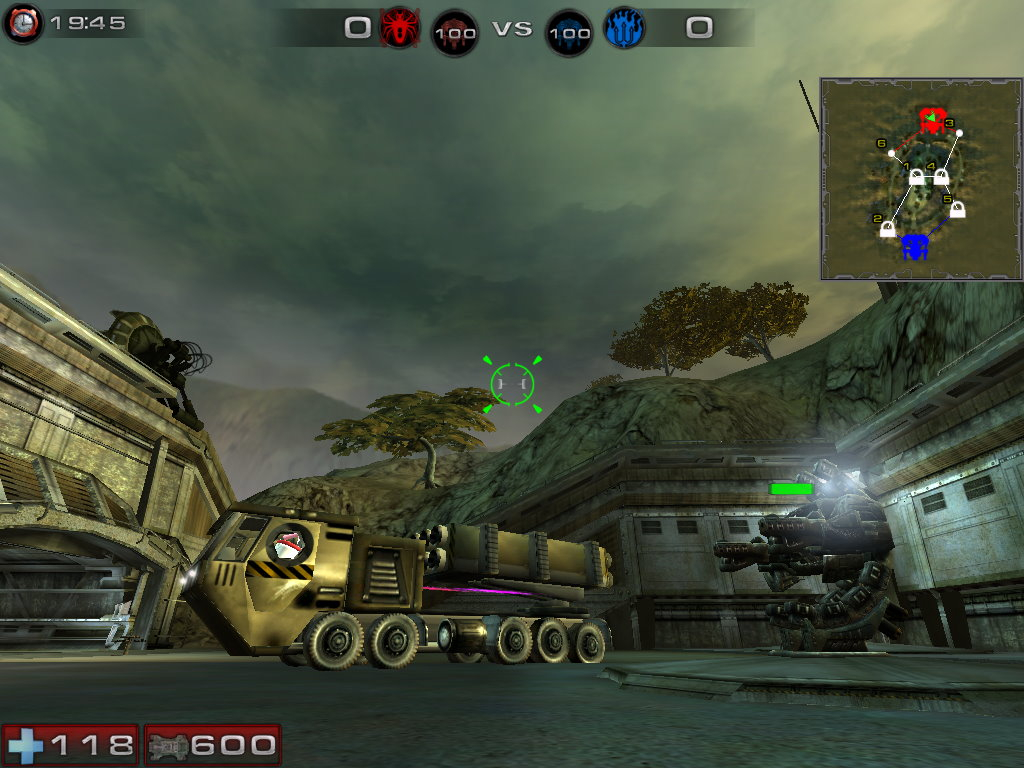Pick locked node 1 on the minimap
The width and height of the screenshot is (1024, 768).
coord(916,178)
